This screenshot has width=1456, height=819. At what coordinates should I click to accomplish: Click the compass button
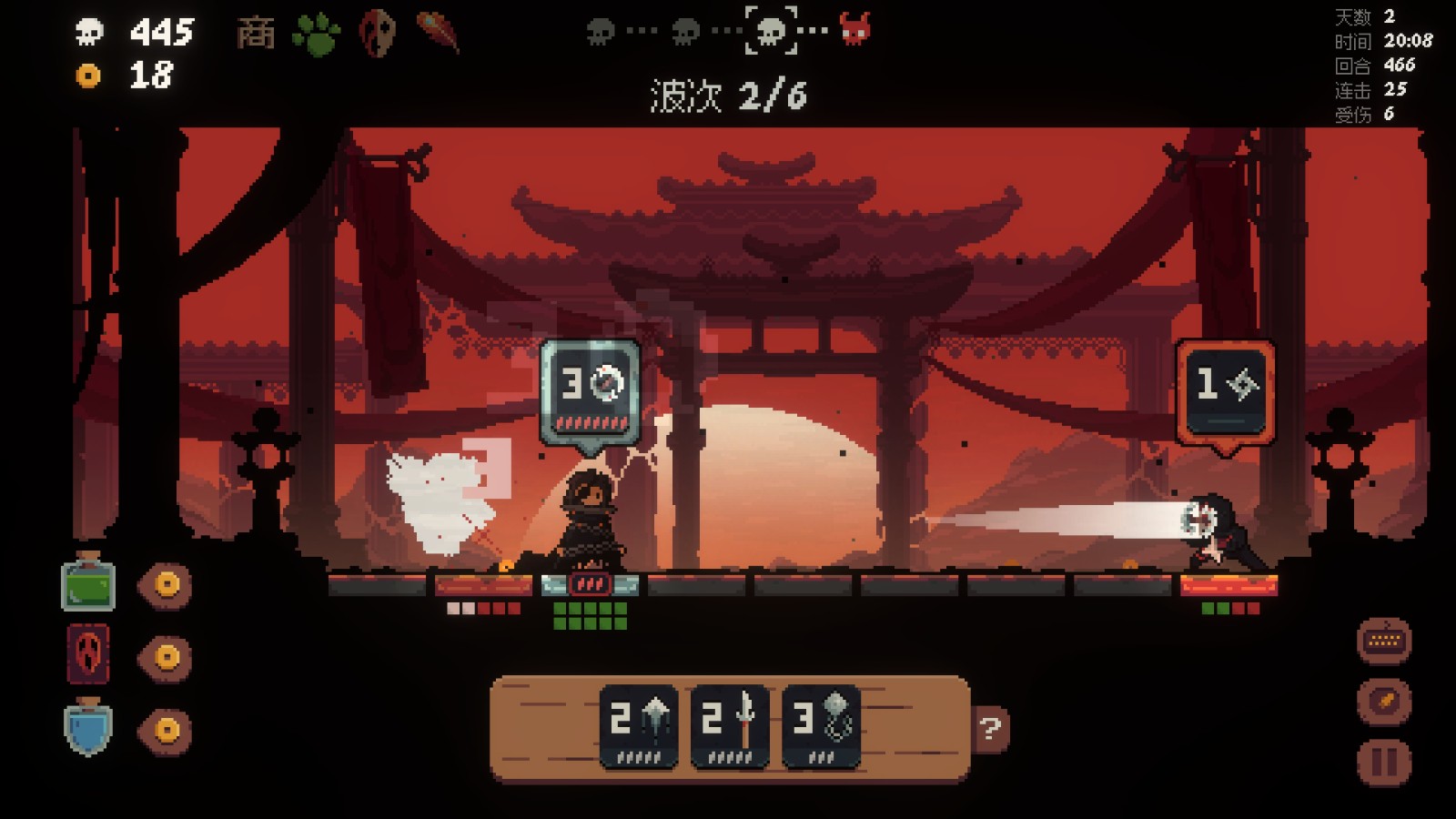[1384, 702]
